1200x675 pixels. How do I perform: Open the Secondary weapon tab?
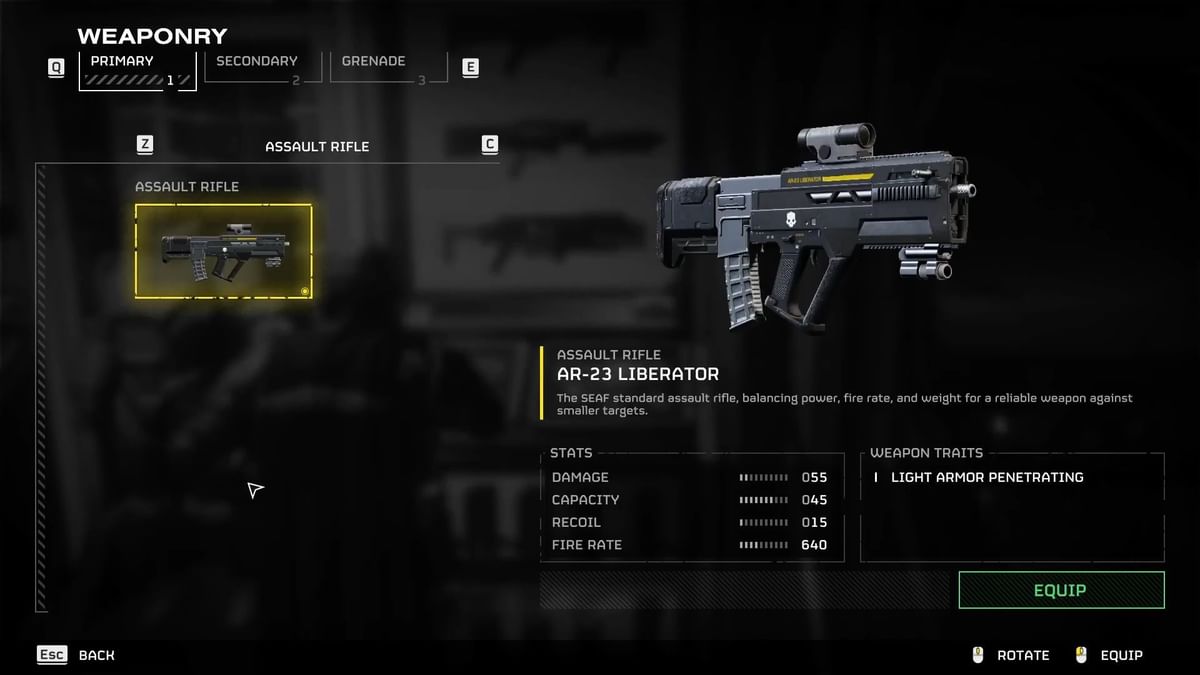coord(258,67)
